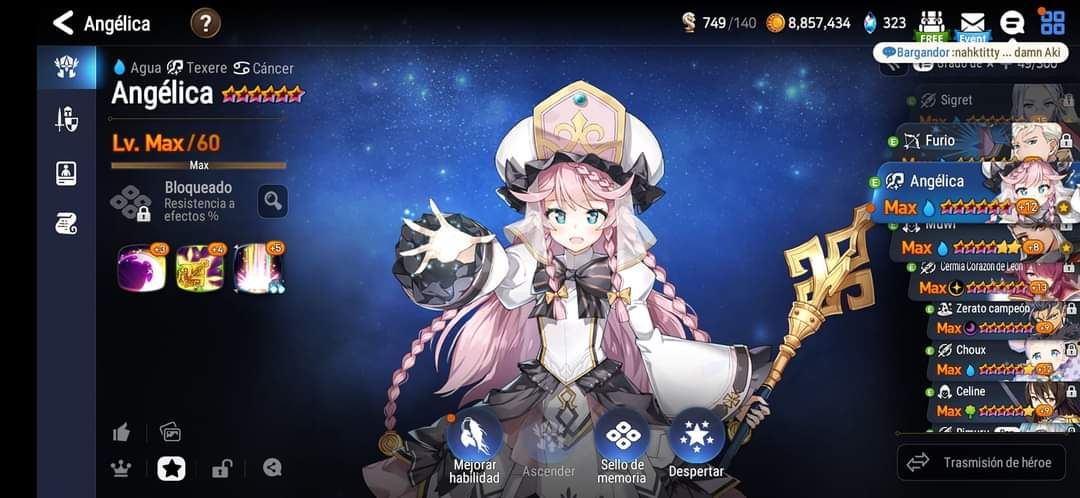The height and width of the screenshot is (498, 1080).
Task: Open the FREE shop icon
Action: (932, 24)
